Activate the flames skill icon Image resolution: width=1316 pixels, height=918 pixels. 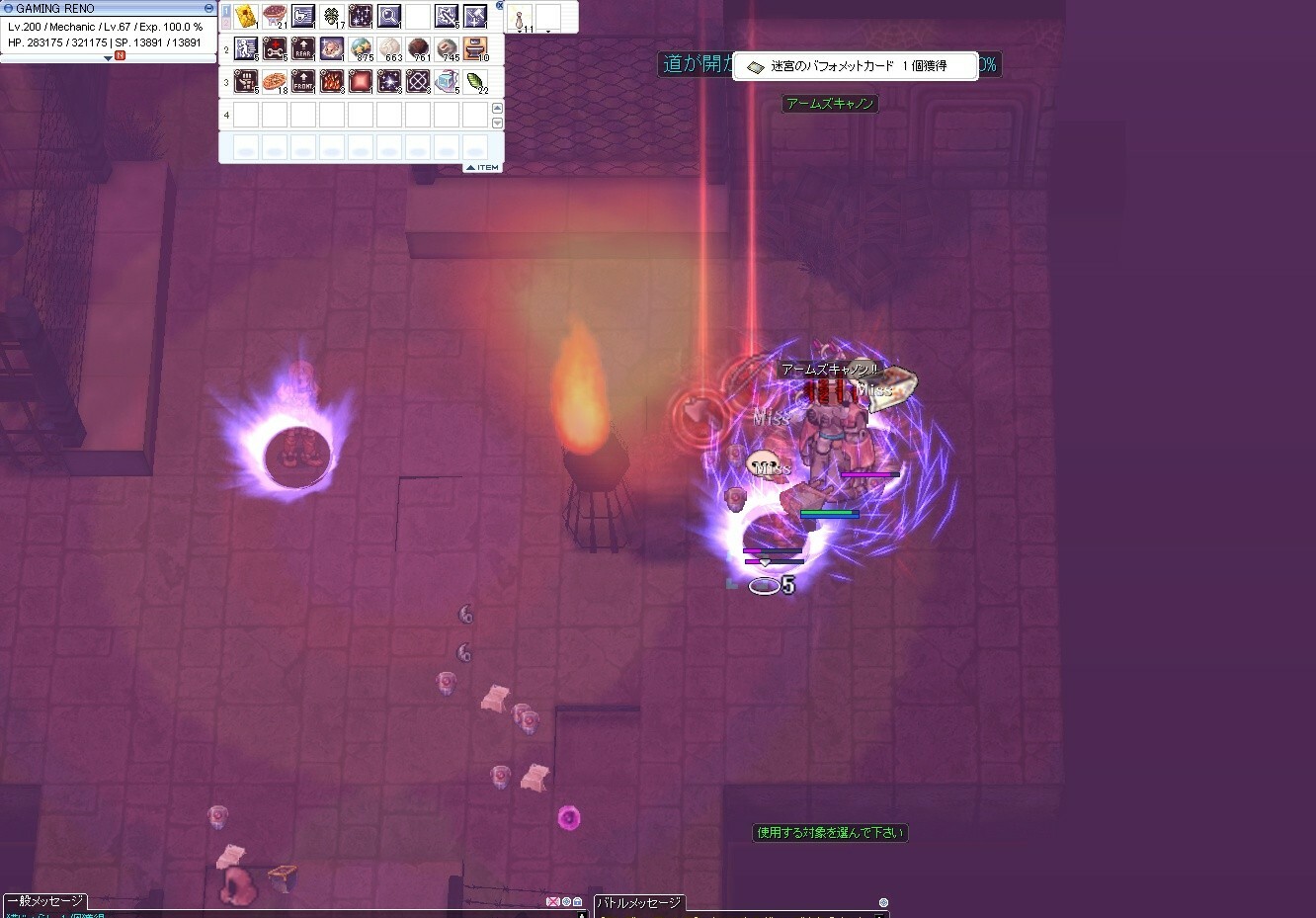pyautogui.click(x=332, y=81)
